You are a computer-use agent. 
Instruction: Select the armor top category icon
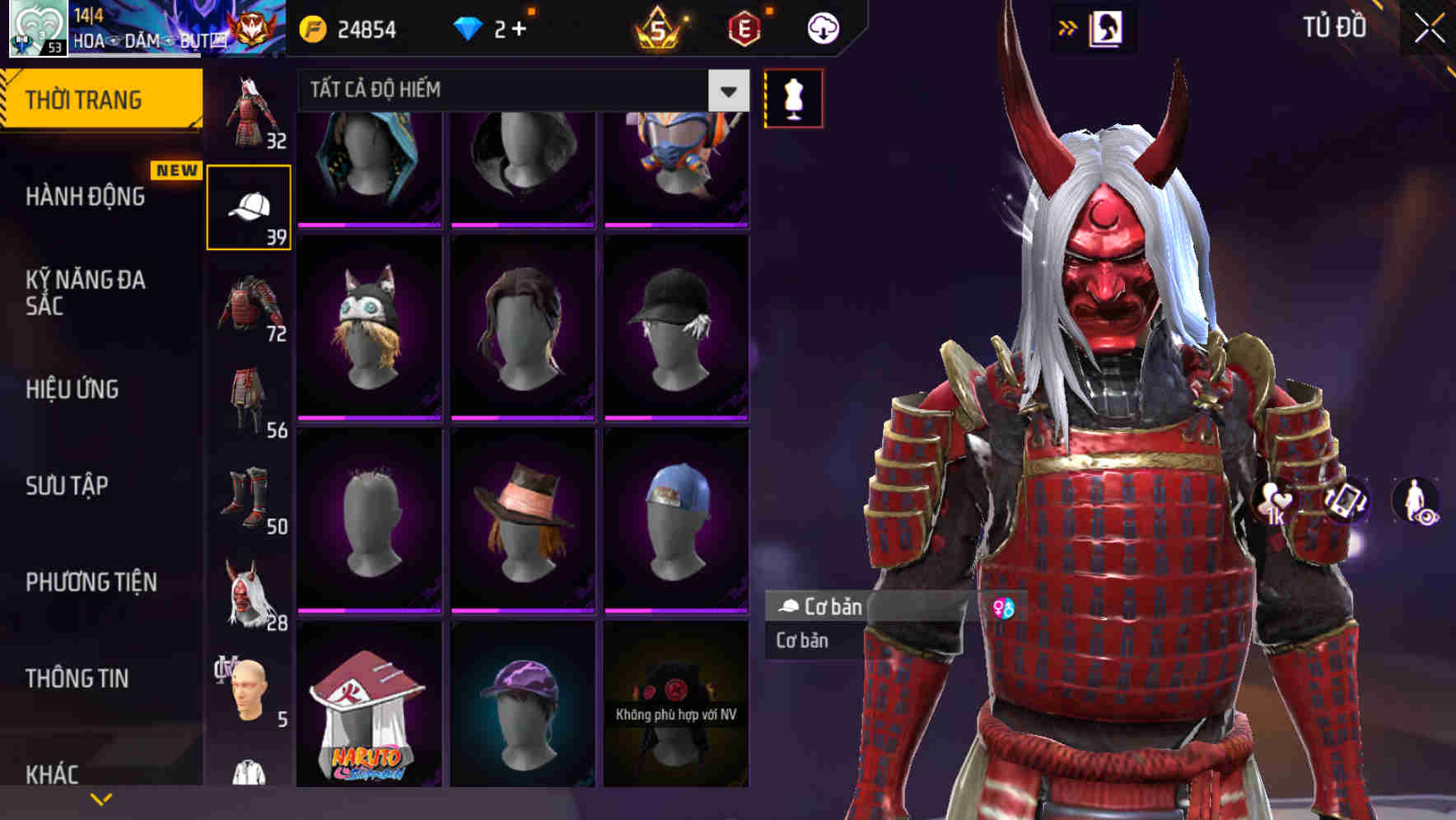click(249, 305)
